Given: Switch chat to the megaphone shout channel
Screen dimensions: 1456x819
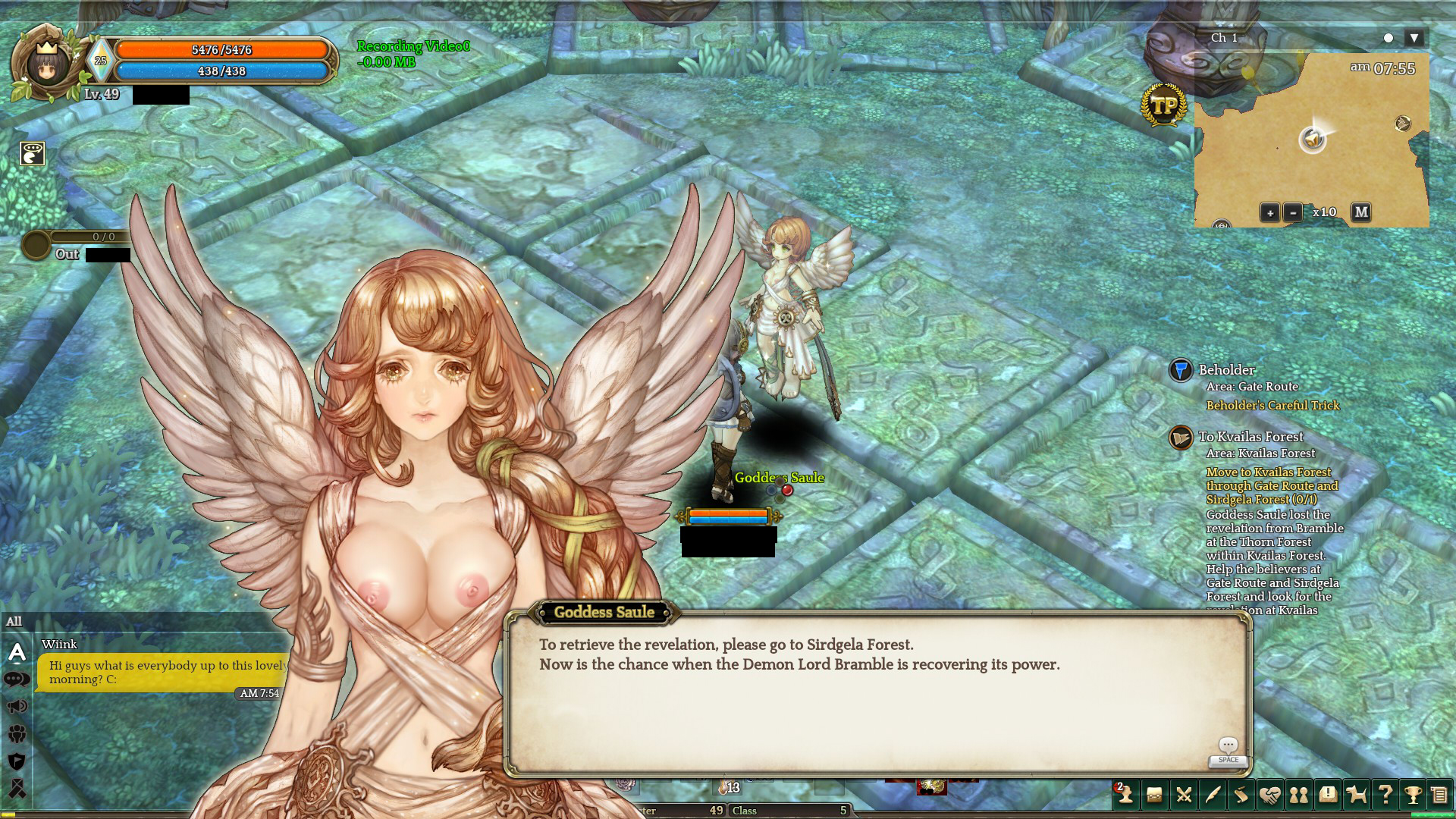Looking at the screenshot, I should coord(17,707).
